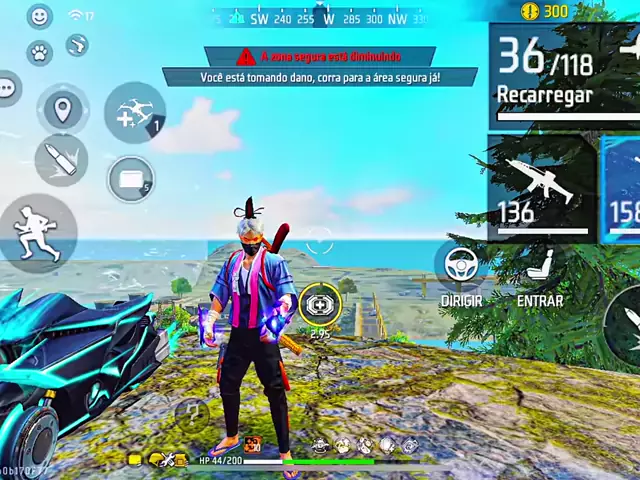Tap the curved arrow icon beside the paw
The image size is (640, 480).
pos(77,45)
